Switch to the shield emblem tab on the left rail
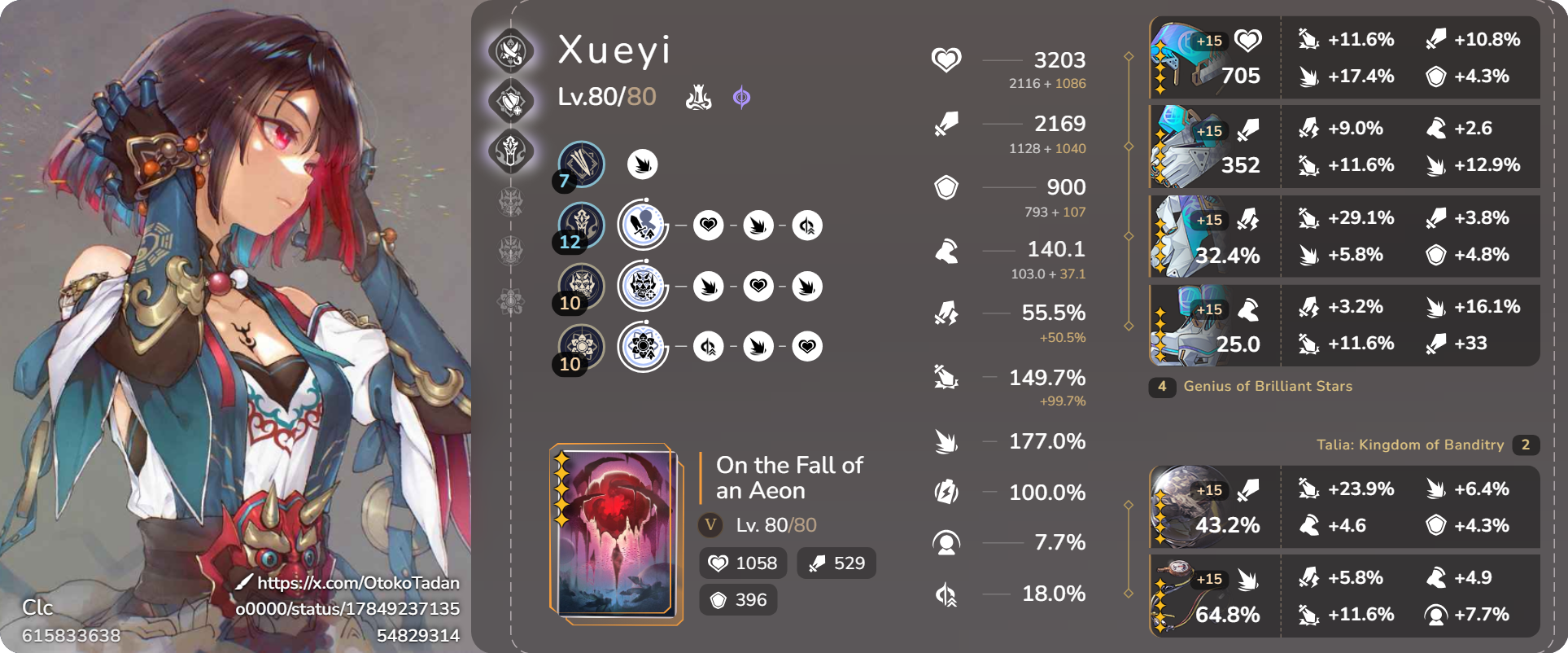This screenshot has width=1568, height=653. click(x=510, y=99)
